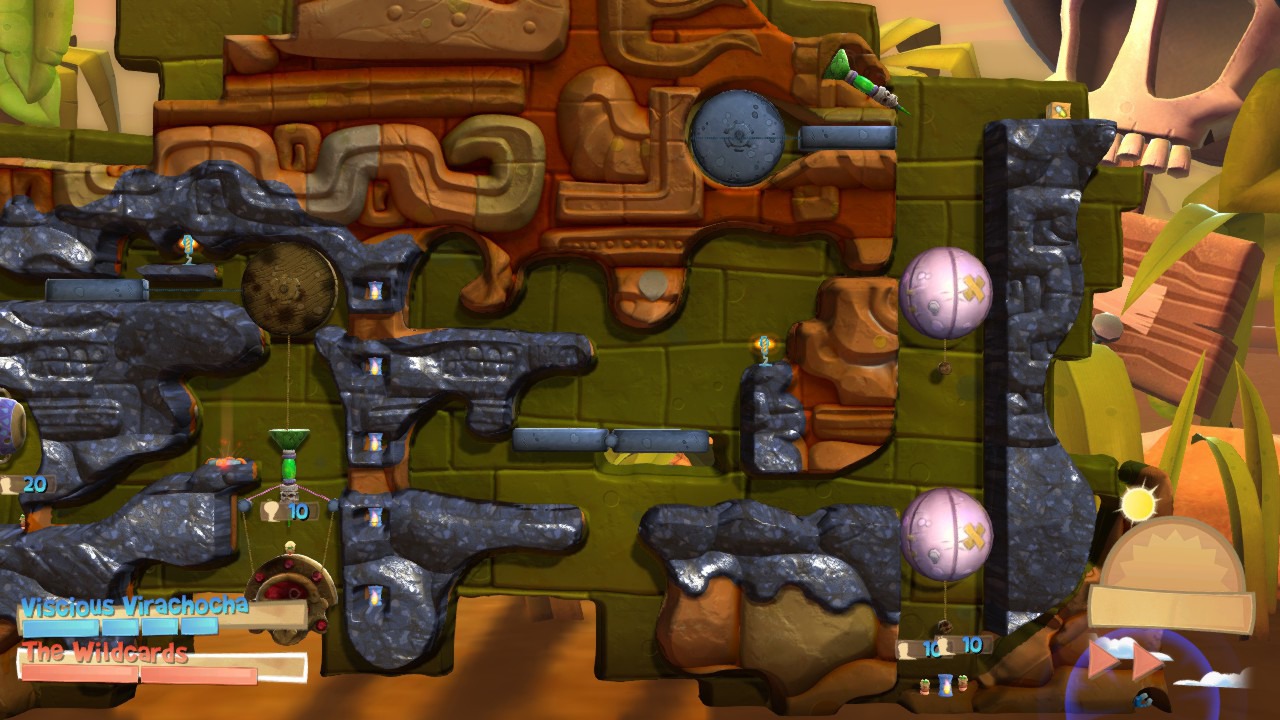Click the skull dangling from the chain
The width and height of the screenshot is (1280, 720).
[288, 494]
